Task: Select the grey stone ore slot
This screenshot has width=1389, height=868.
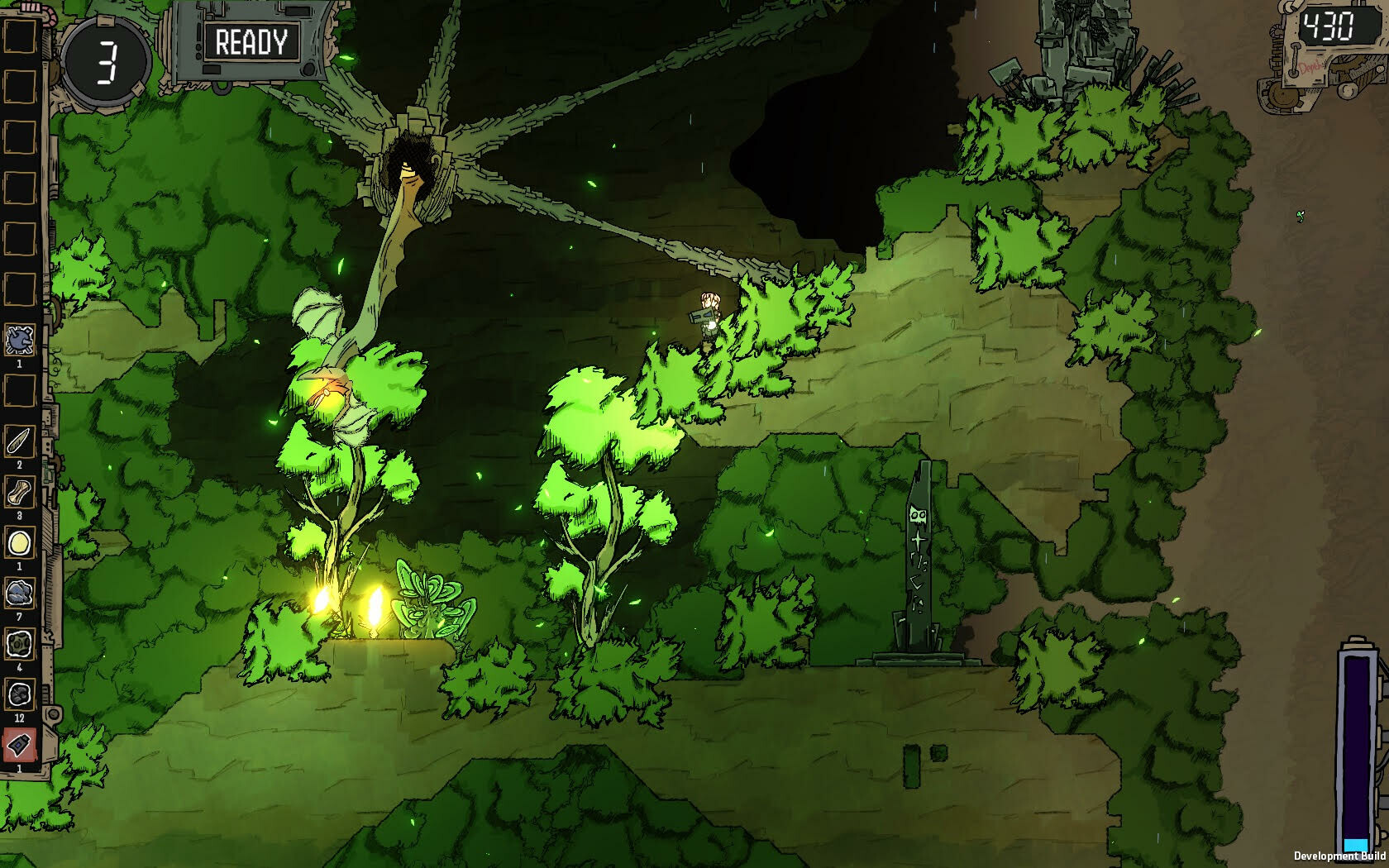Action: [x=20, y=593]
